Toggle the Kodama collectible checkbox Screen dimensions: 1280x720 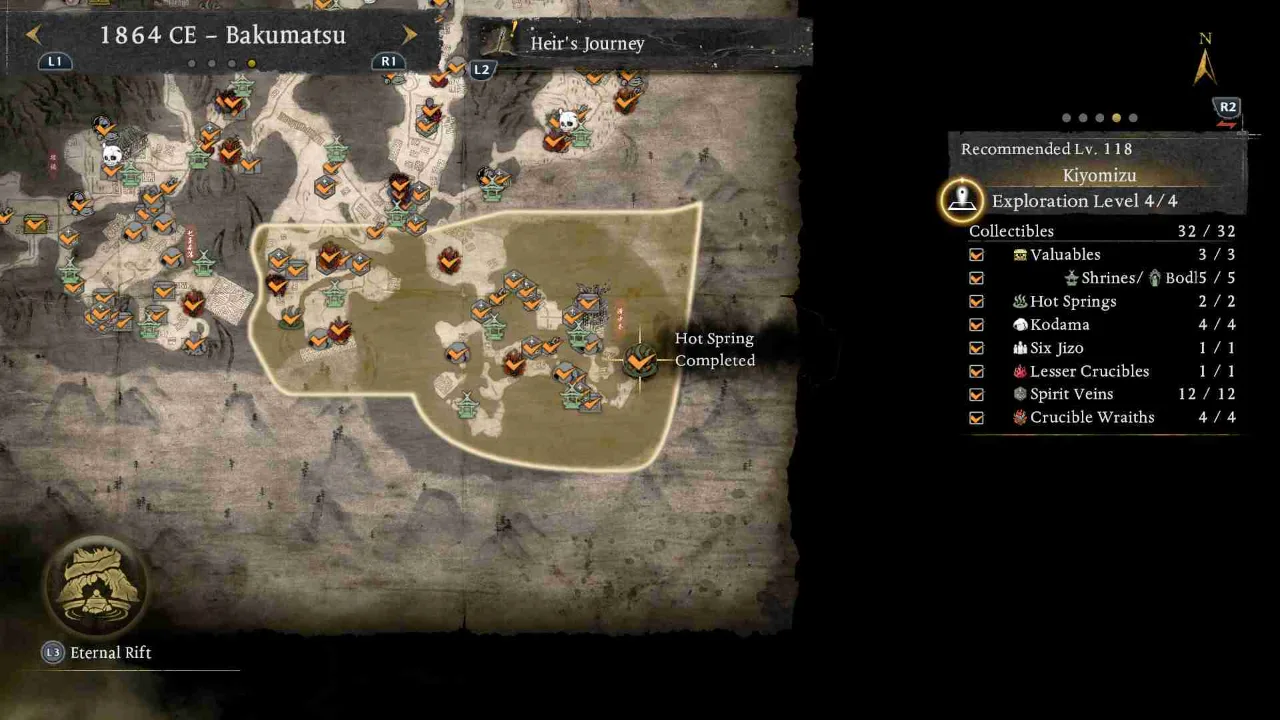[x=976, y=325]
